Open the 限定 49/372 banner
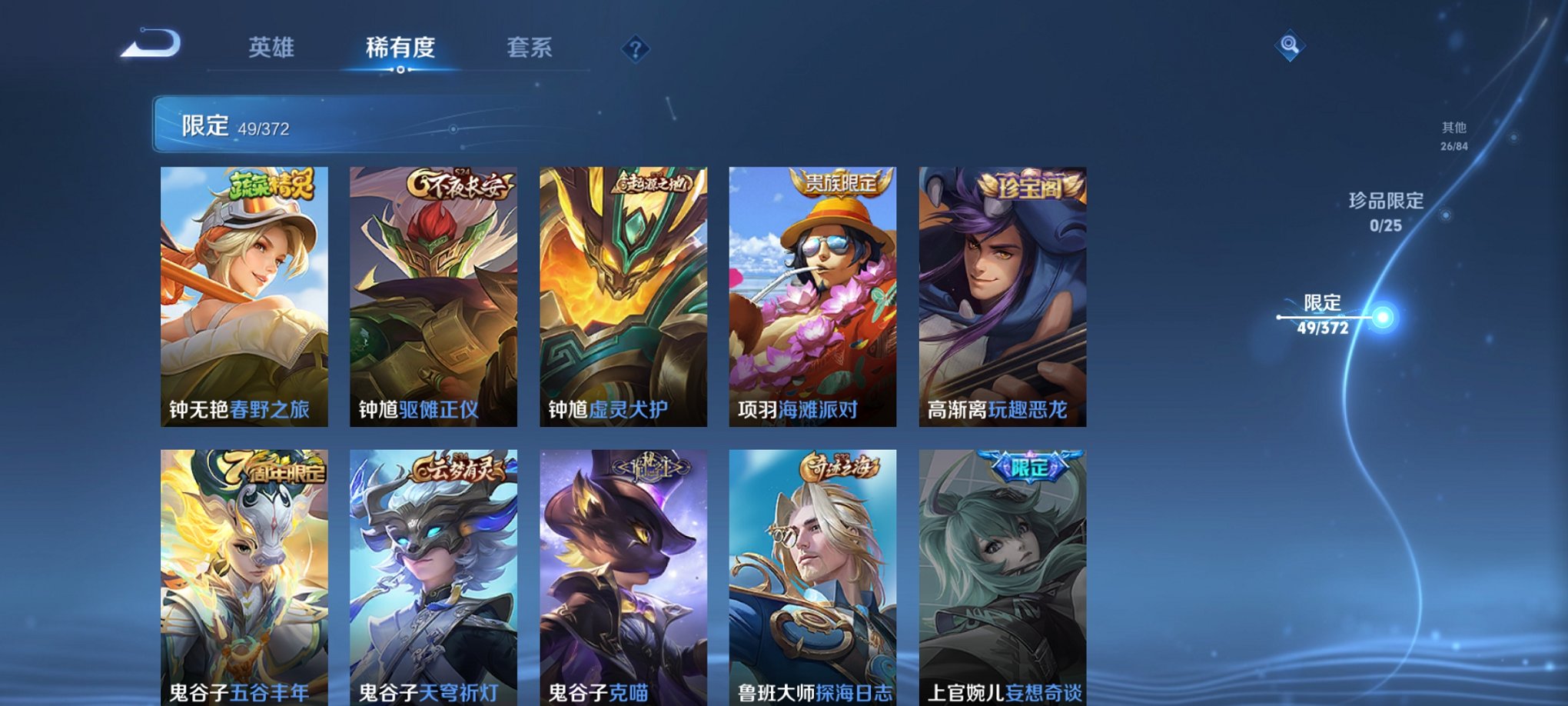 323,123
